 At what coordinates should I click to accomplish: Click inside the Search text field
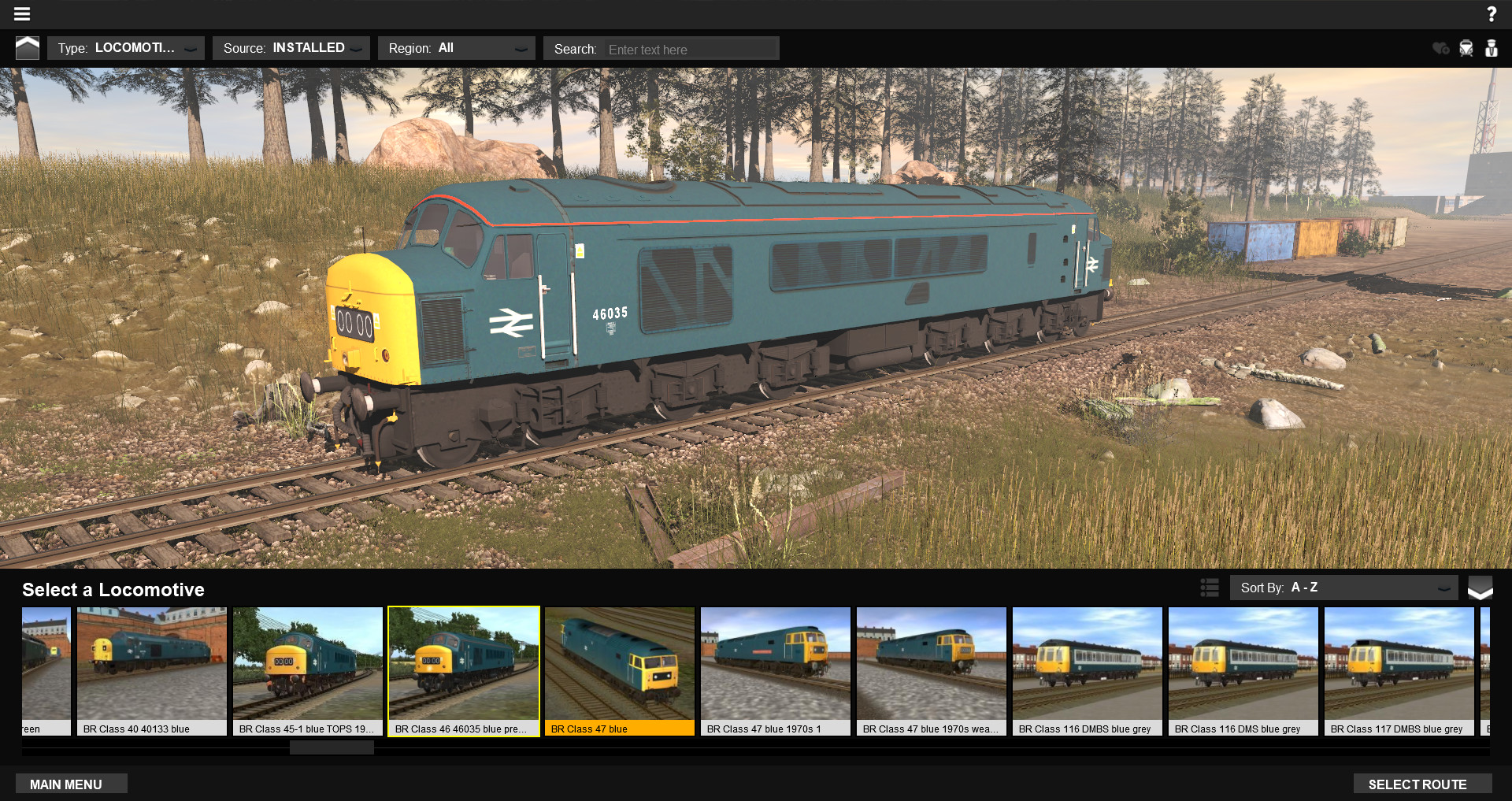pyautogui.click(x=689, y=48)
